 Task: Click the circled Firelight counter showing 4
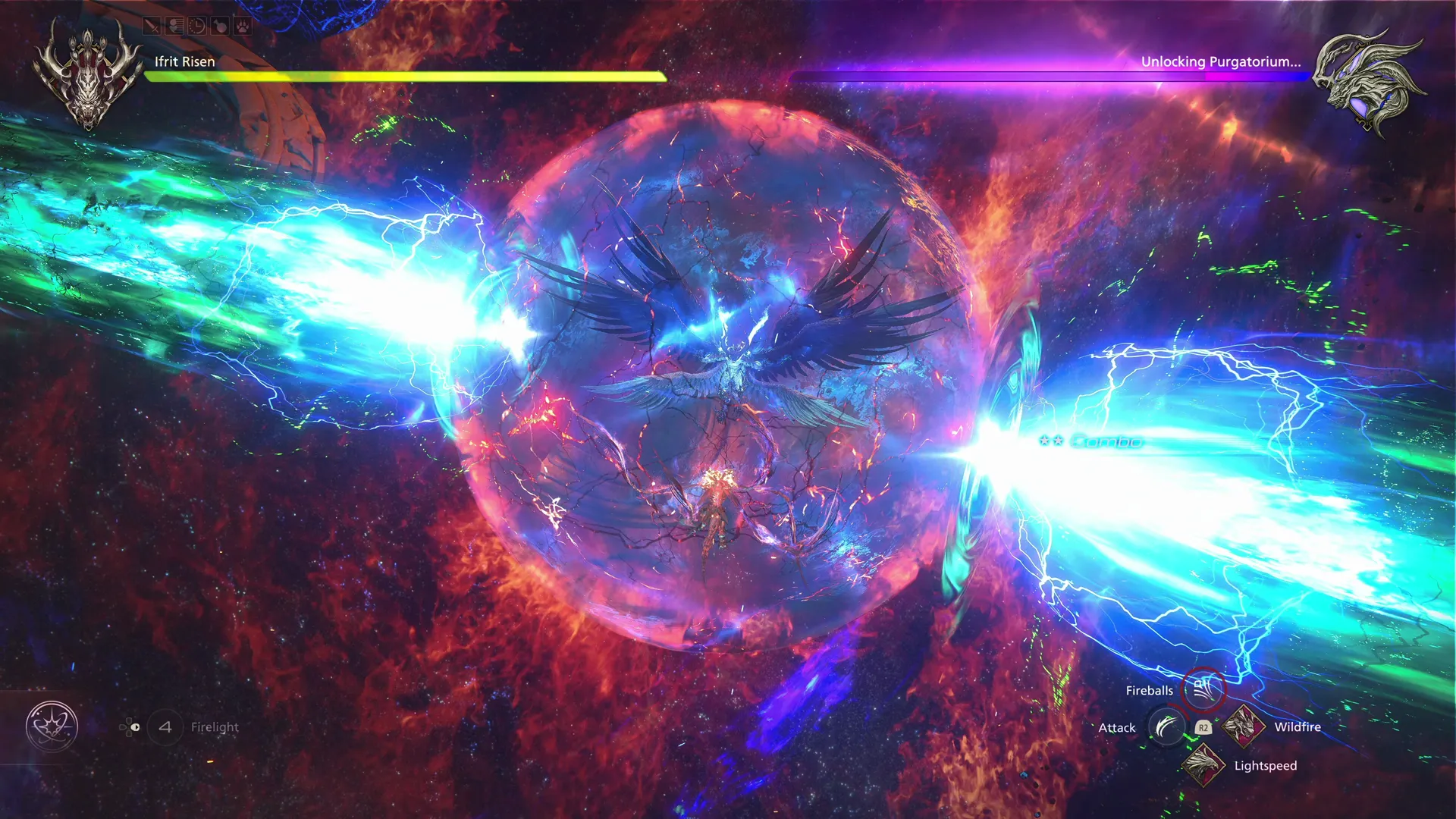point(165,726)
